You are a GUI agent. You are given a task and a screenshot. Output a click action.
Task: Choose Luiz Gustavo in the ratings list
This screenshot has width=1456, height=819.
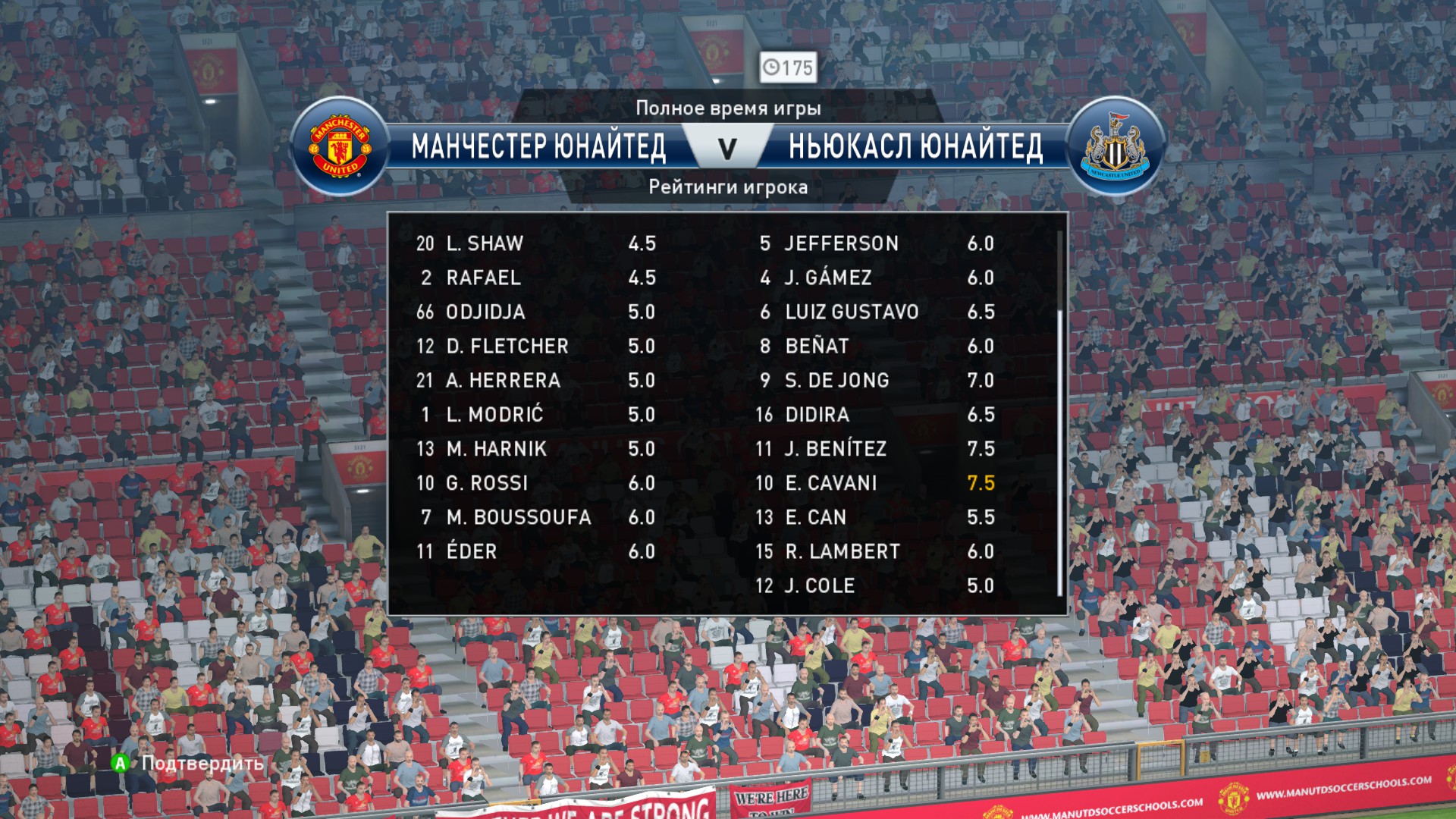(x=876, y=312)
